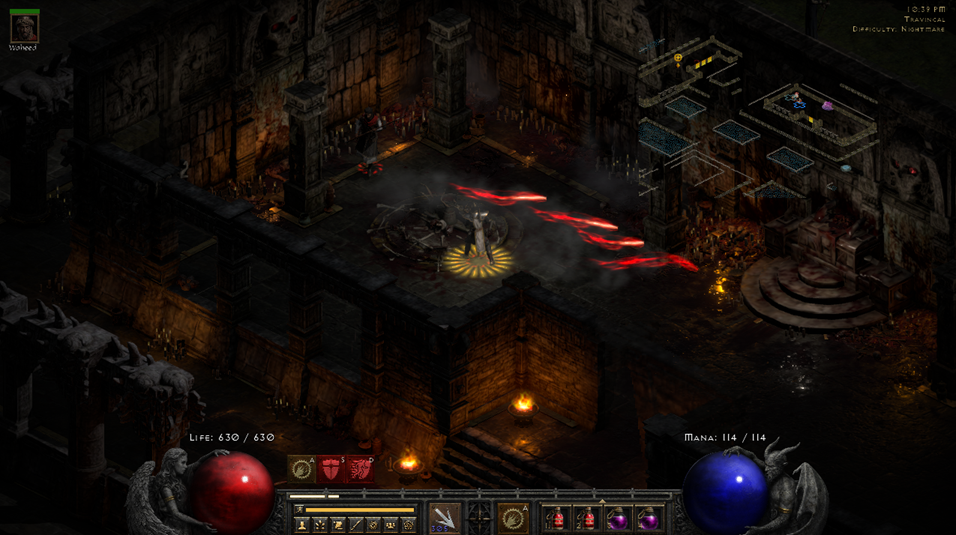
Task: Click the Waheed mercenary portrait
Action: coord(23,28)
